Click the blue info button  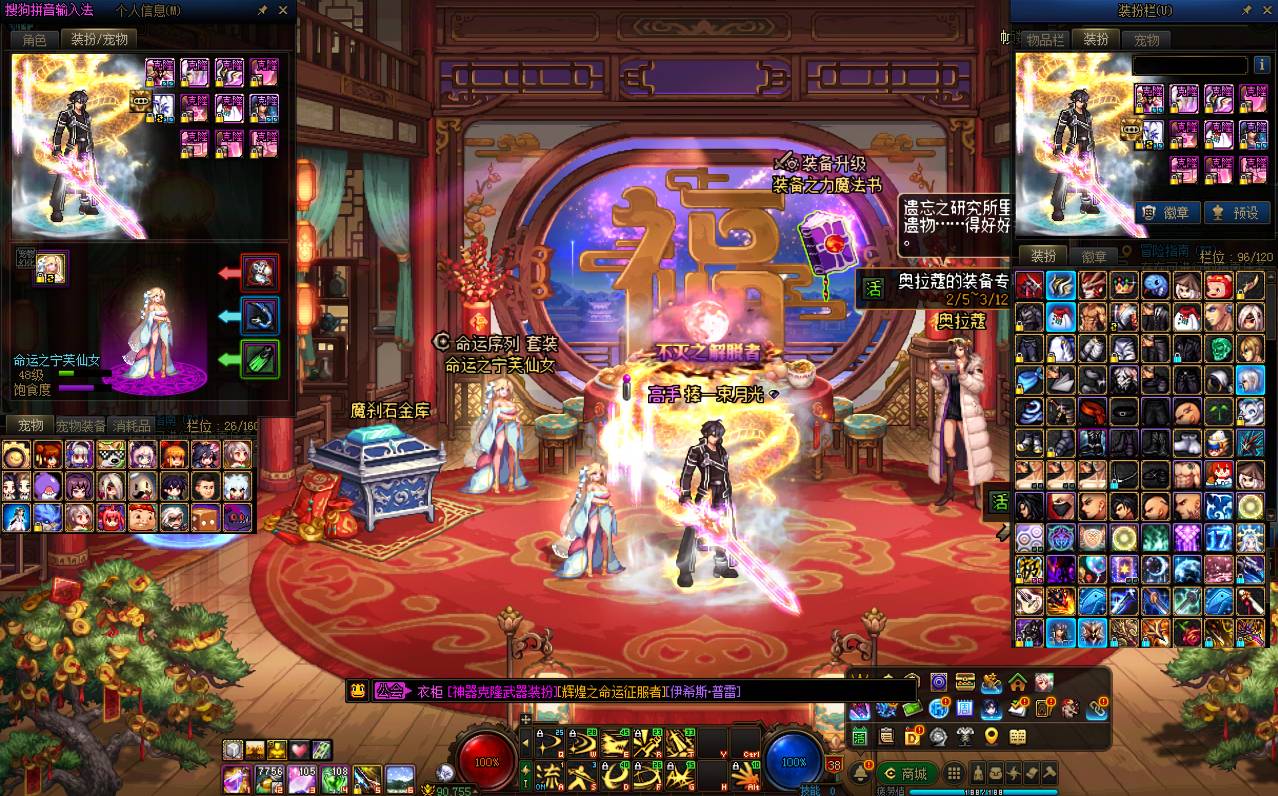click(939, 709)
